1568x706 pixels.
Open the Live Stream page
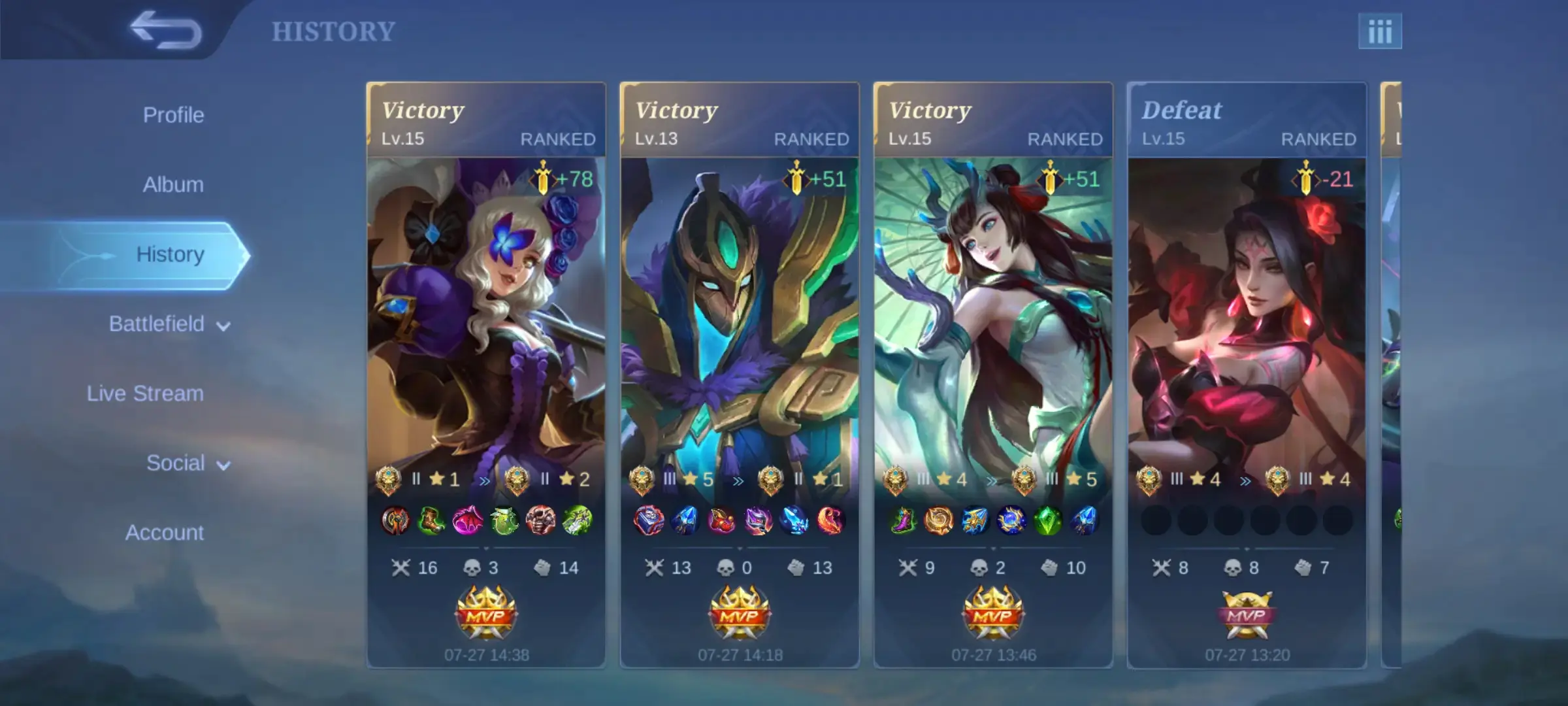144,394
